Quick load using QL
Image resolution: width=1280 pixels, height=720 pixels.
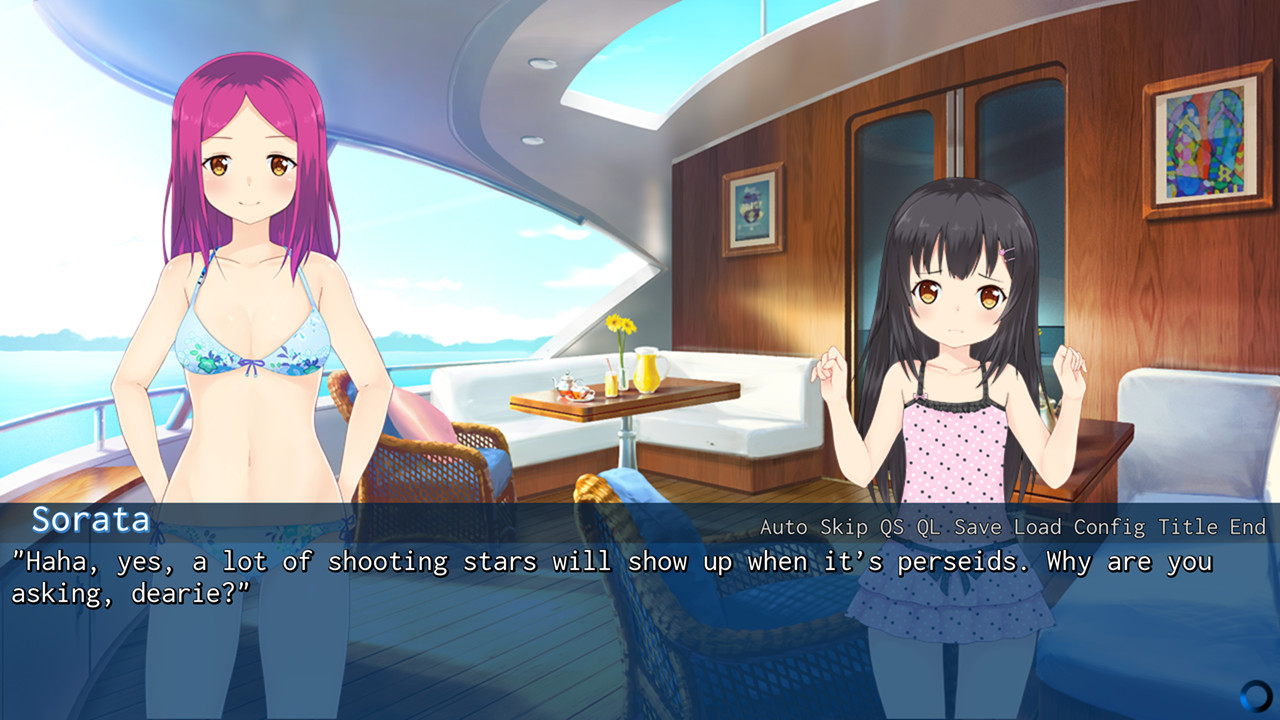928,525
